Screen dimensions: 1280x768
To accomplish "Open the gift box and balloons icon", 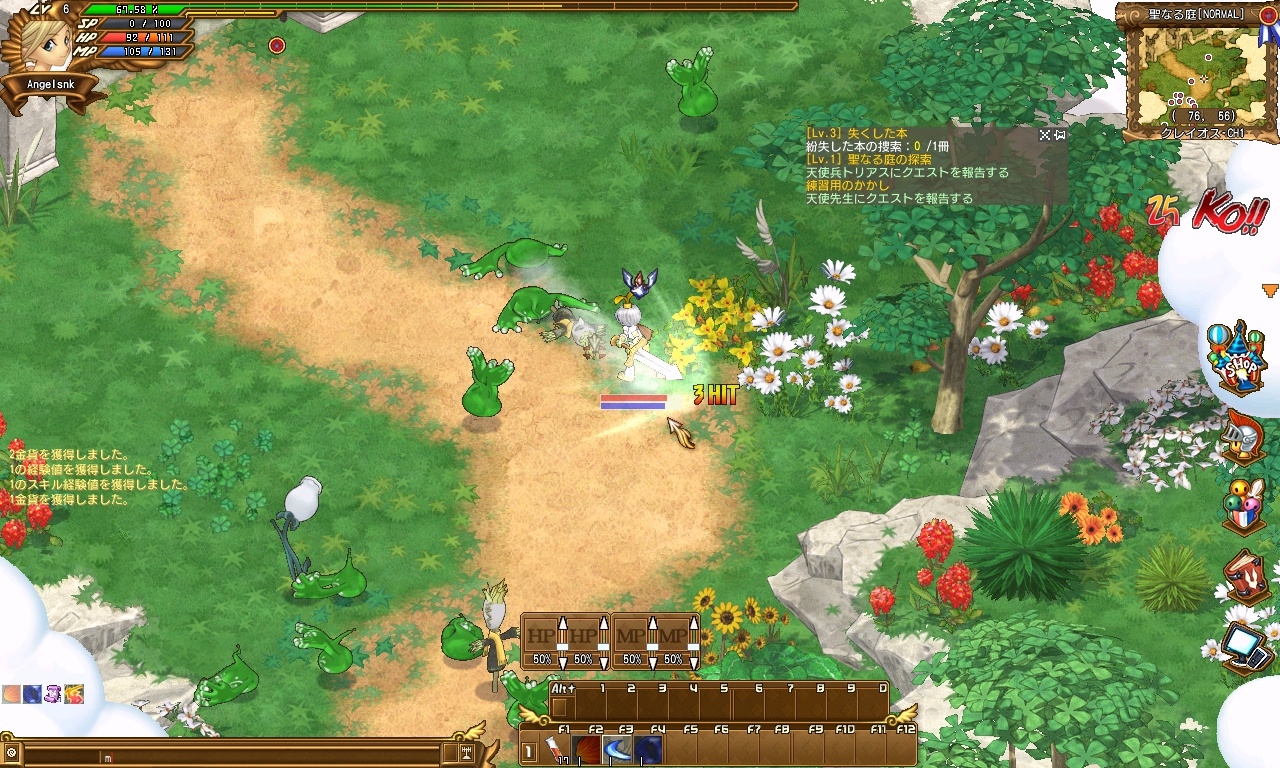I will point(1243,505).
